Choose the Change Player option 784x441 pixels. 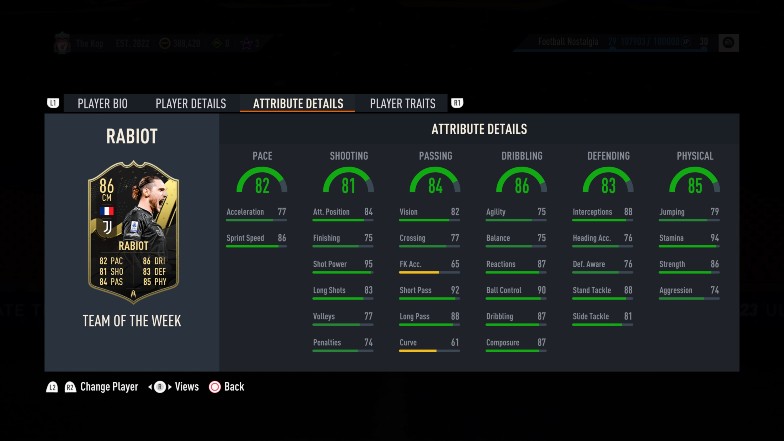(109, 387)
